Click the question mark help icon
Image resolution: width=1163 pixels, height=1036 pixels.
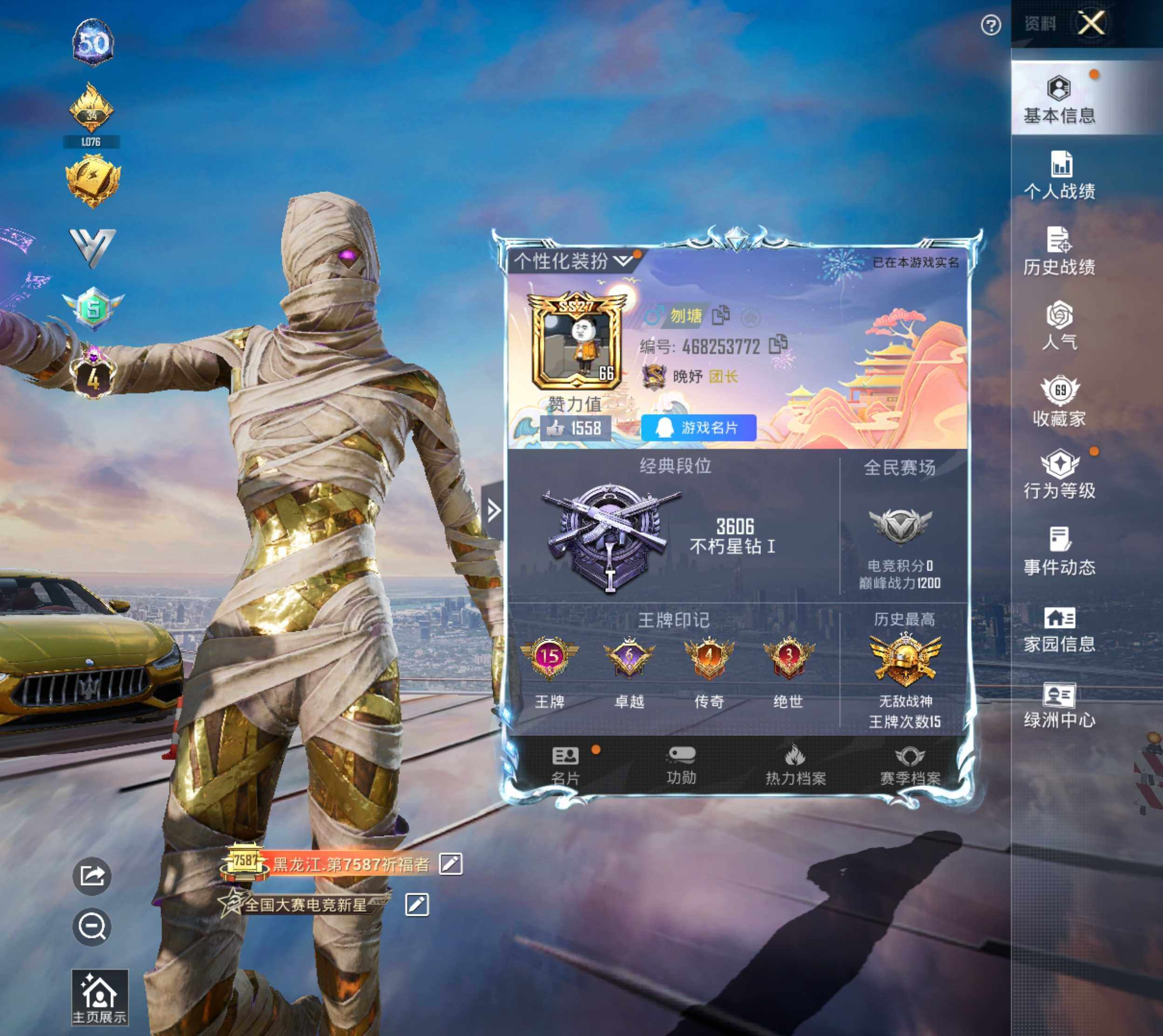point(991,25)
